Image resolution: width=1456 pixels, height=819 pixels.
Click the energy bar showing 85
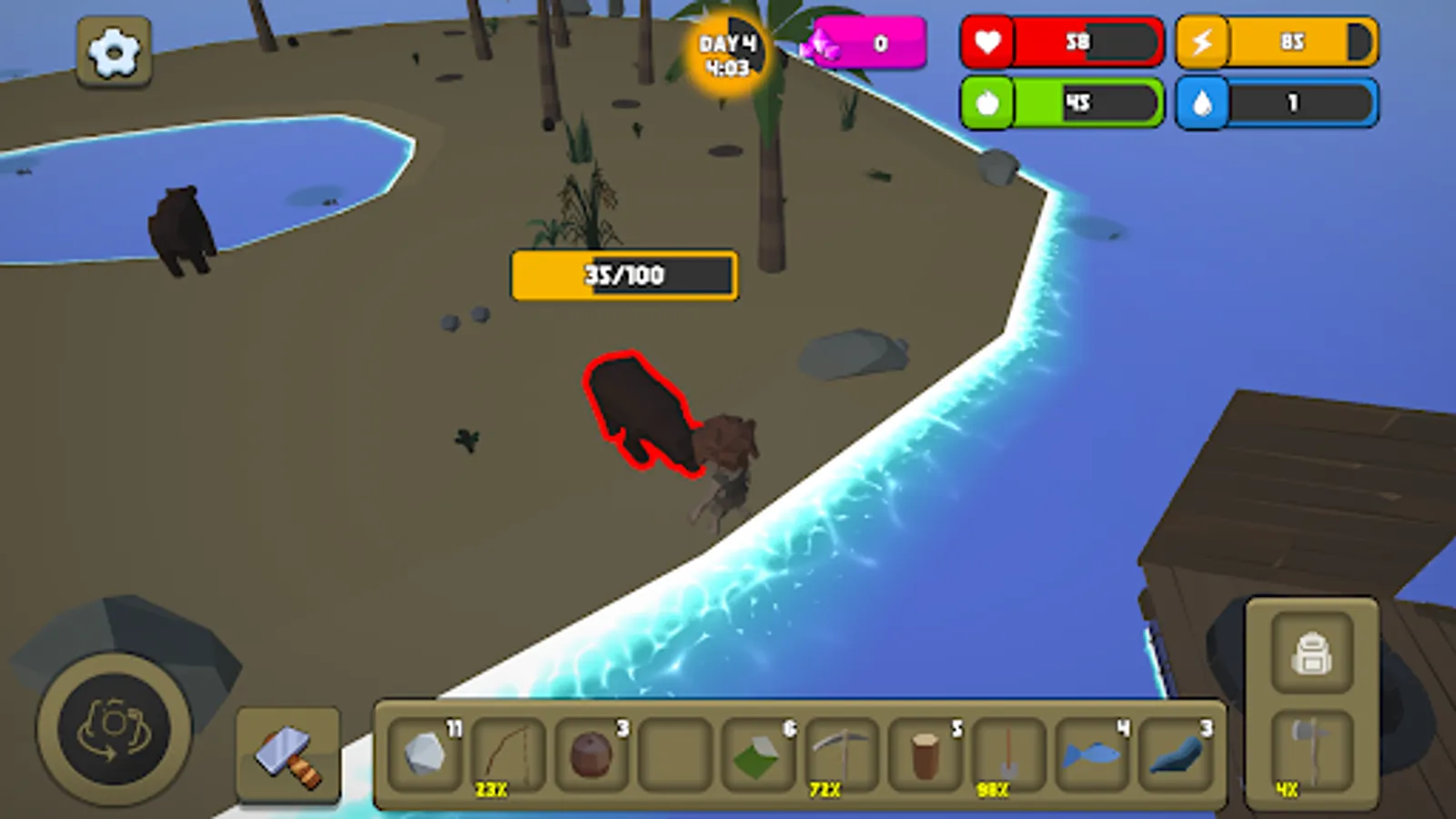tap(1277, 41)
